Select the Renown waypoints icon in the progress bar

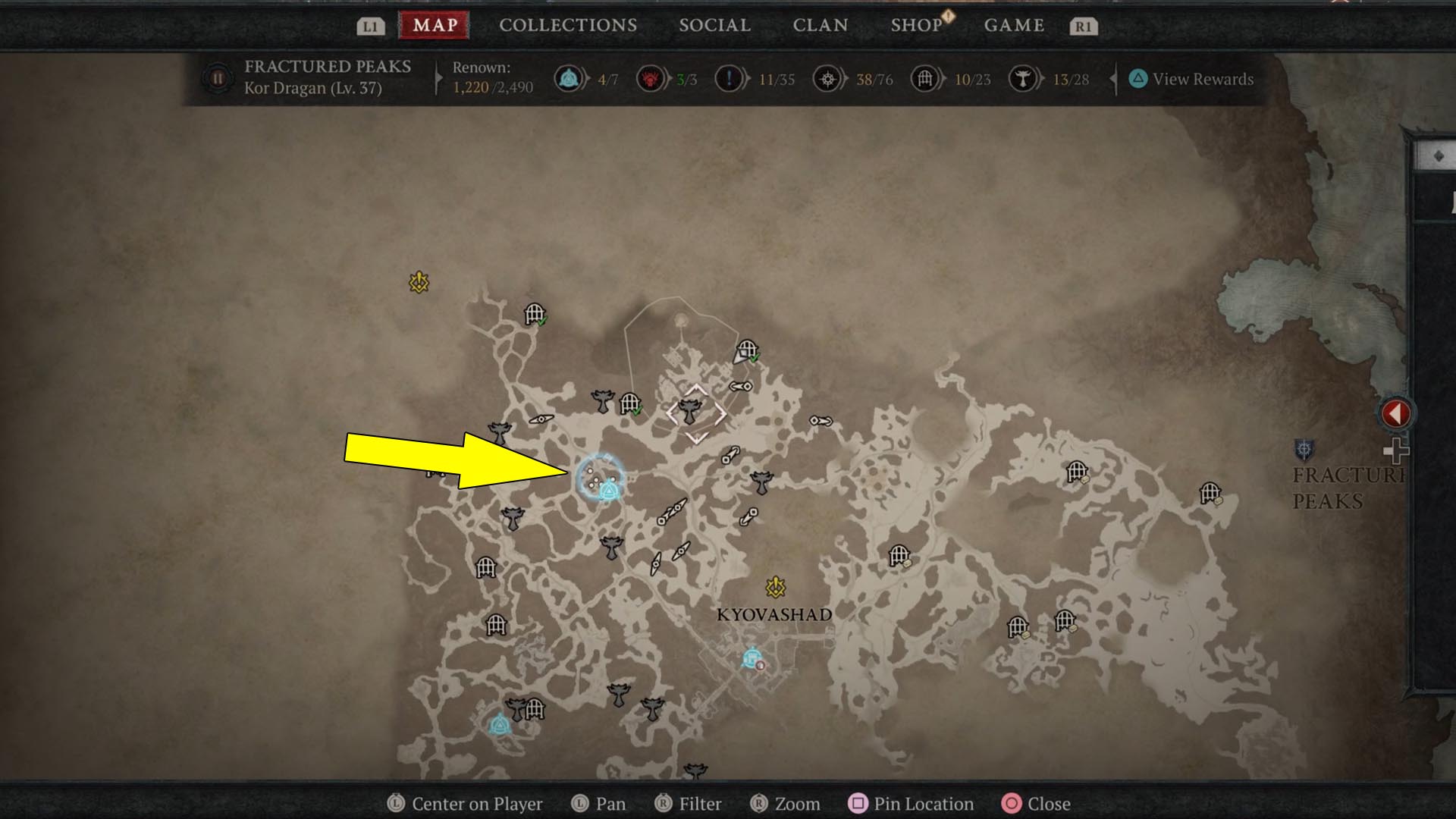(570, 78)
